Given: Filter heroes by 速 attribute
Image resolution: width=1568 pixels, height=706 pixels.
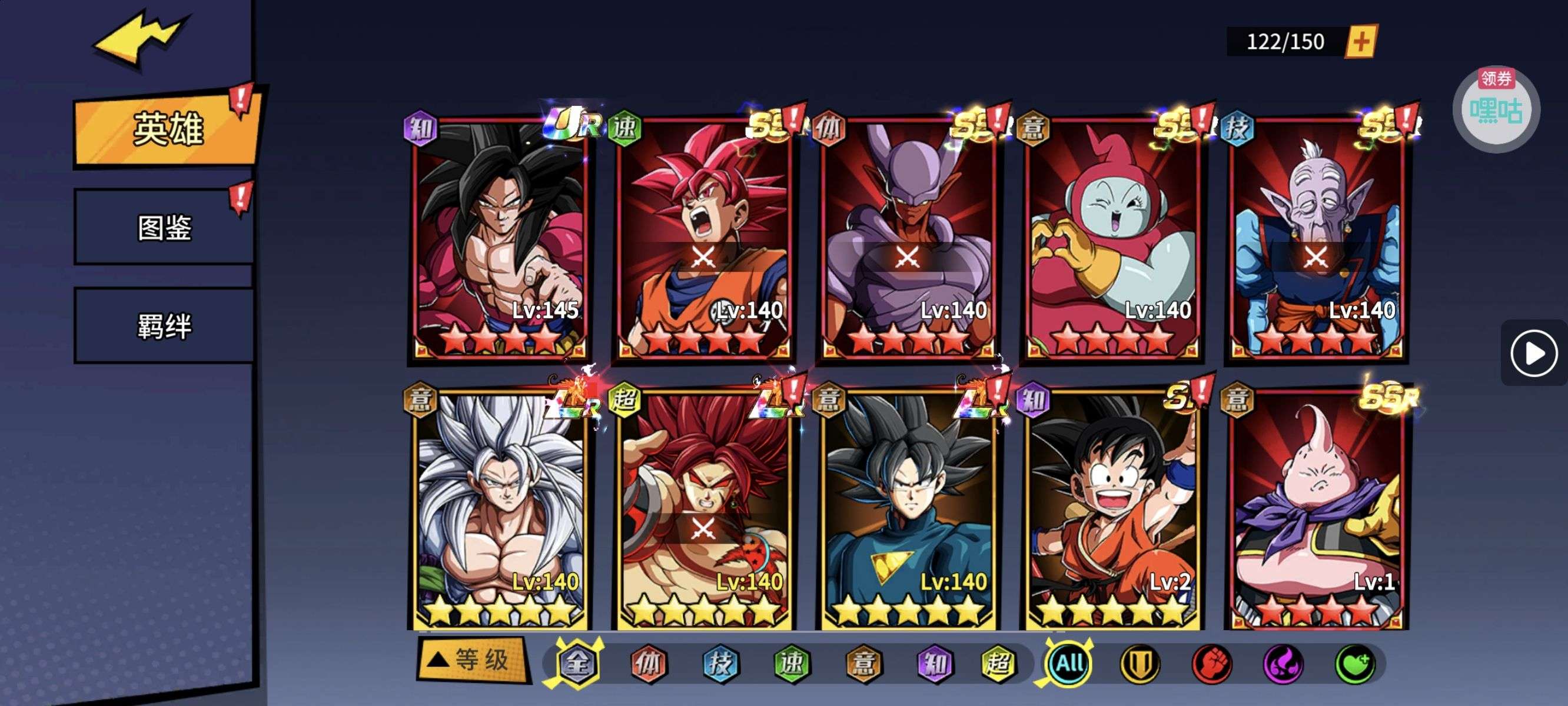Looking at the screenshot, I should 791,664.
